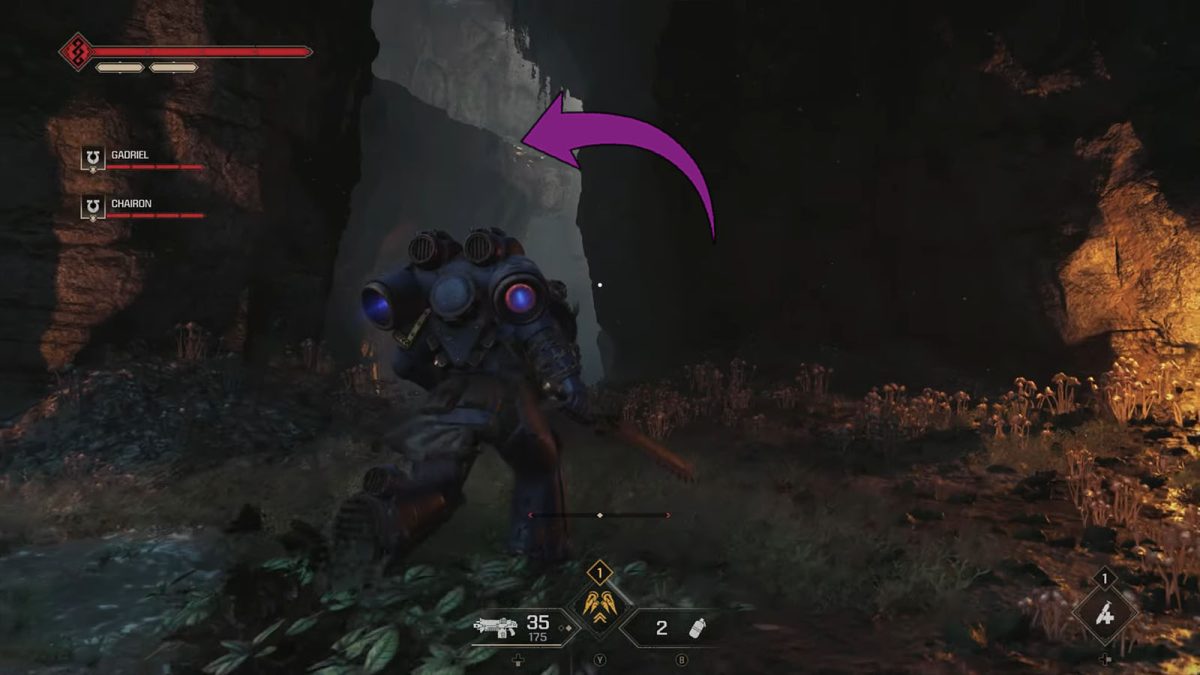Select Chairon's squad emblem icon

(x=93, y=207)
